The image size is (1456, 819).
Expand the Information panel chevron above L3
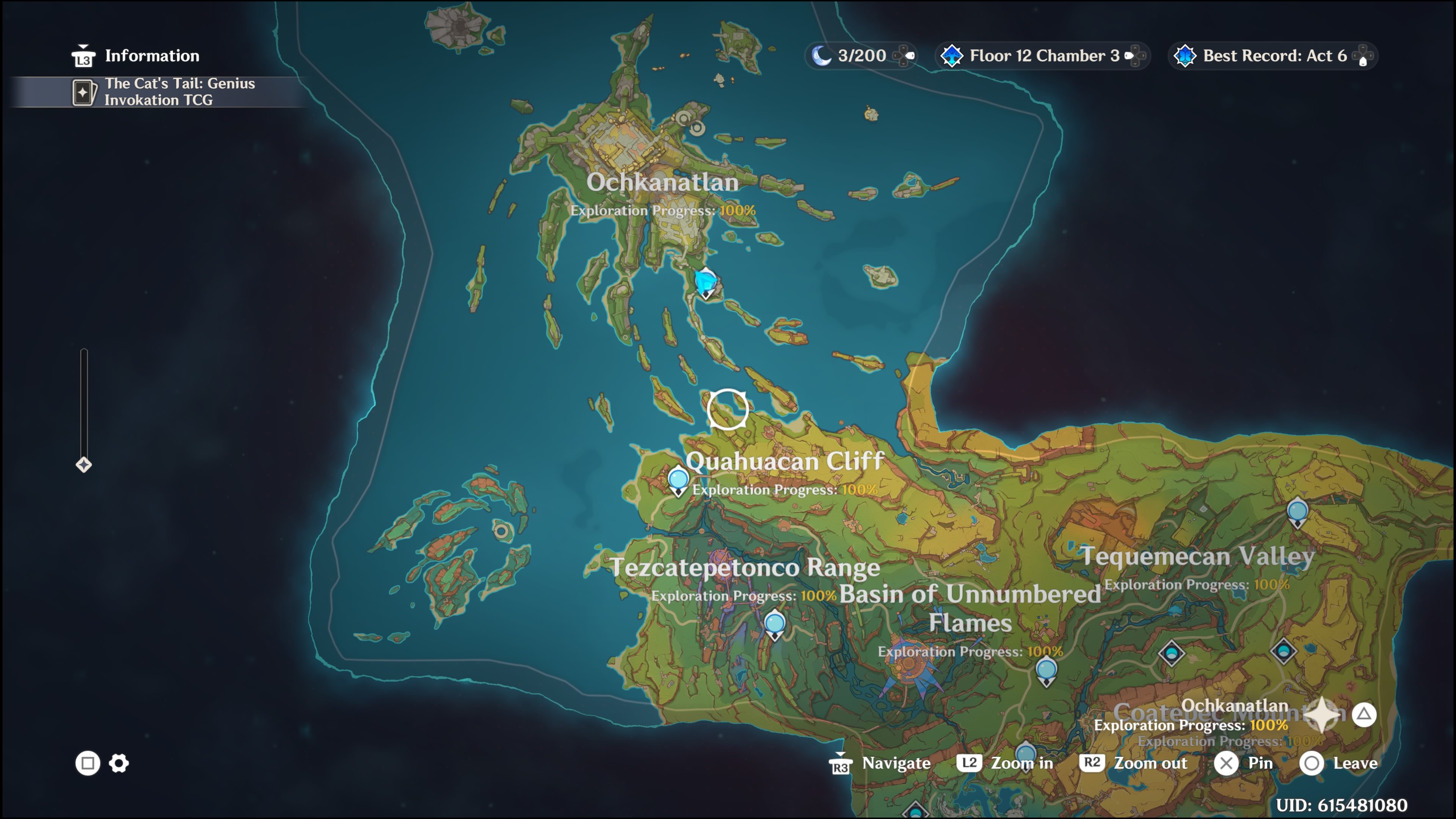pyautogui.click(x=83, y=46)
